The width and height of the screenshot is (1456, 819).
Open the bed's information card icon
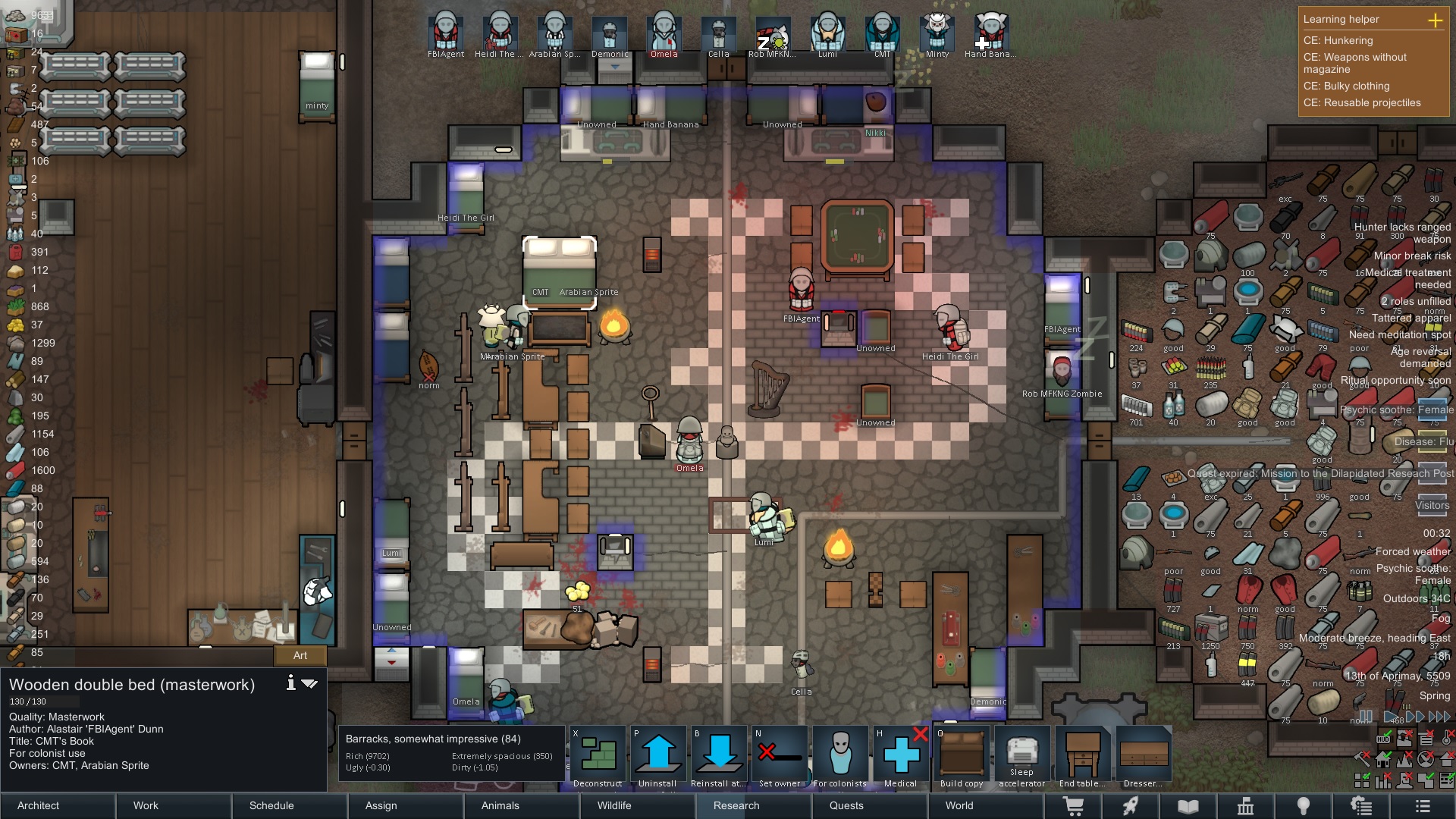pos(290,683)
